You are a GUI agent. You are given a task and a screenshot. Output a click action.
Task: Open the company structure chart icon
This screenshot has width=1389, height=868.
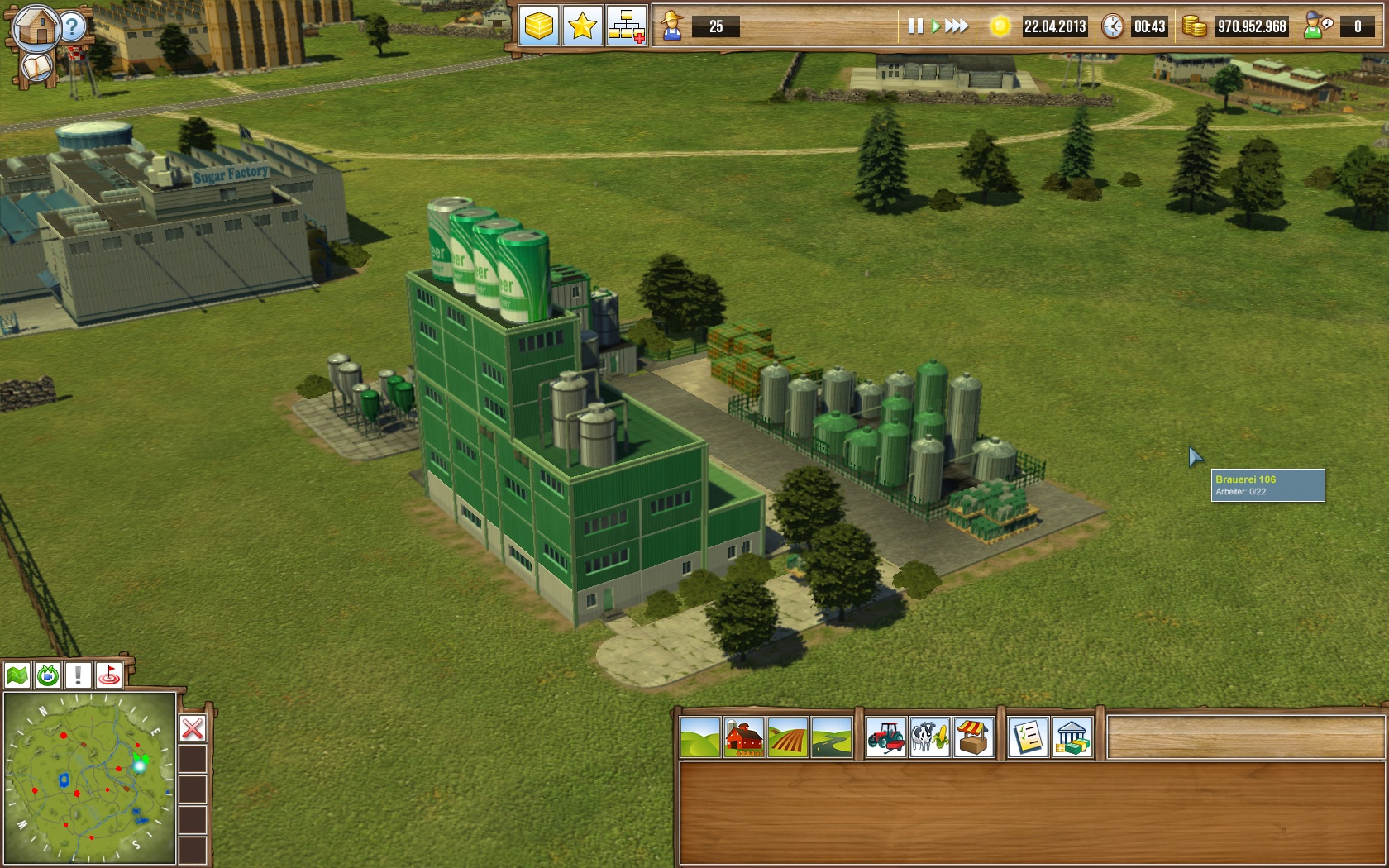628,26
